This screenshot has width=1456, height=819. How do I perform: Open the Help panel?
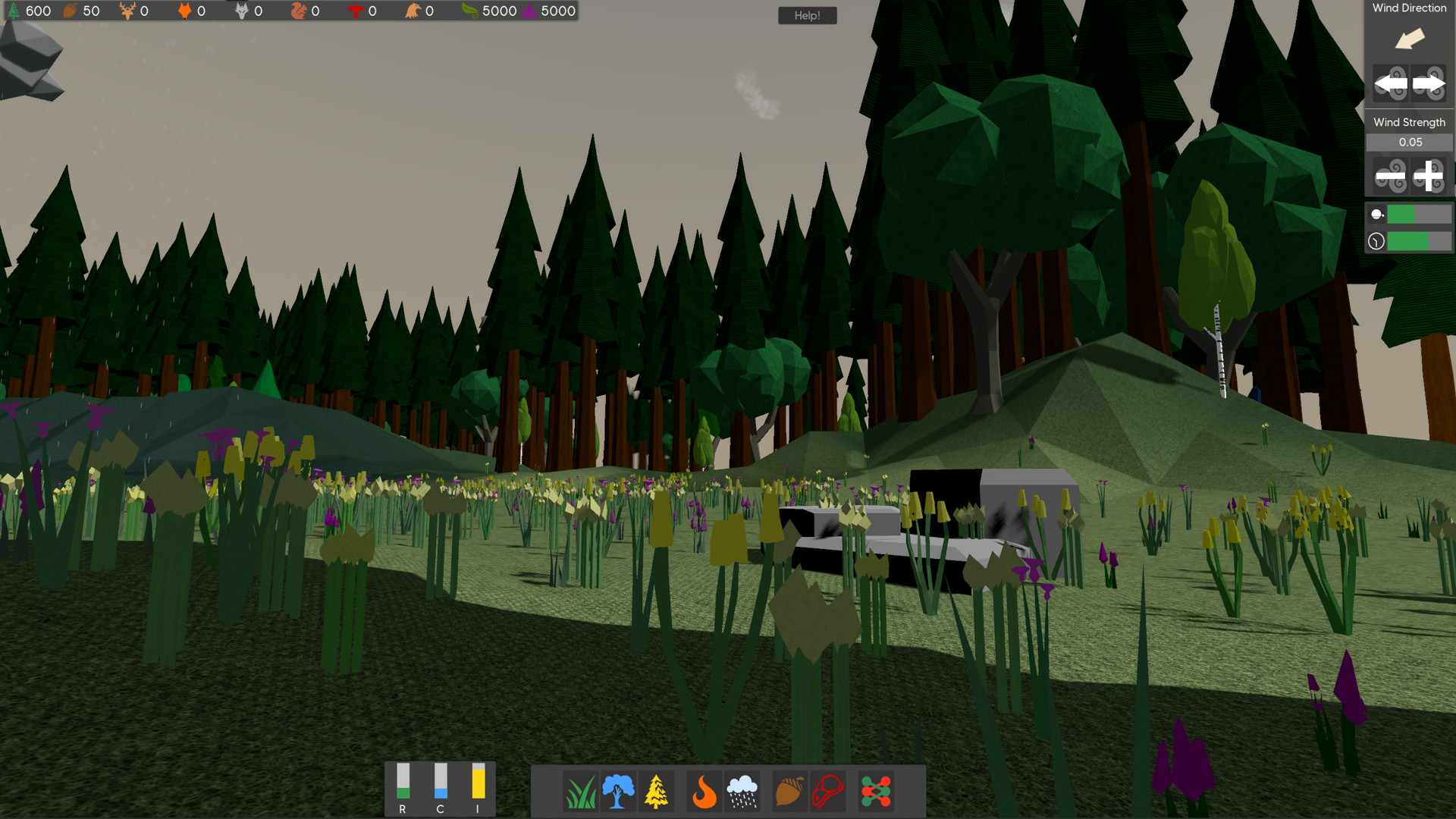807,15
